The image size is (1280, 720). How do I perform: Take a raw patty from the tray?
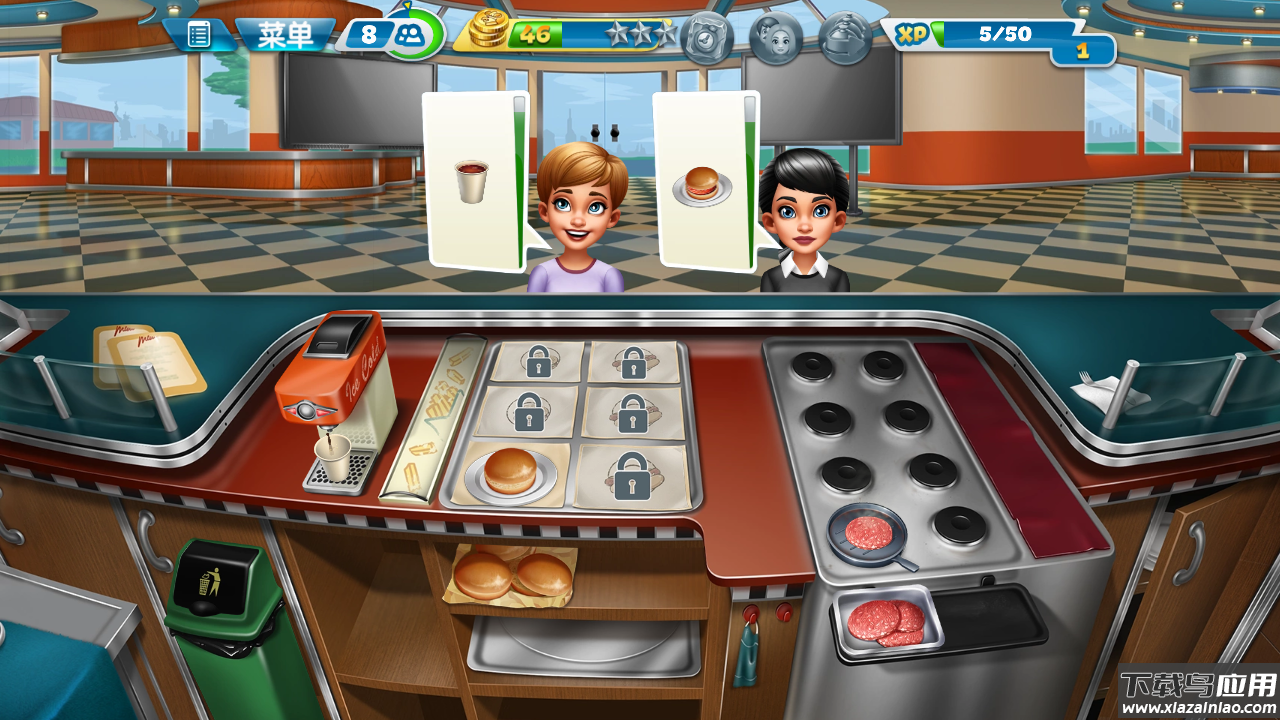pyautogui.click(x=886, y=622)
